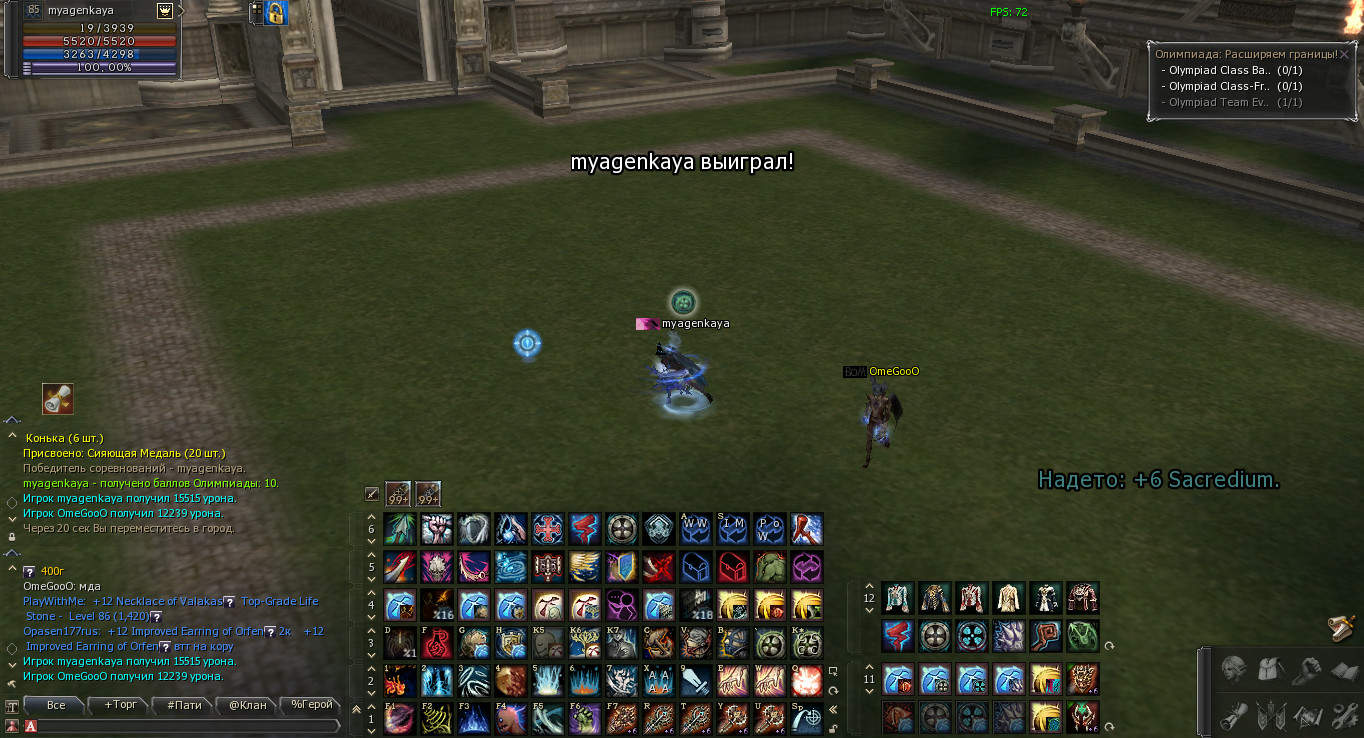1364x738 pixels.
Task: Select the @Клан chat tab
Action: tap(248, 705)
